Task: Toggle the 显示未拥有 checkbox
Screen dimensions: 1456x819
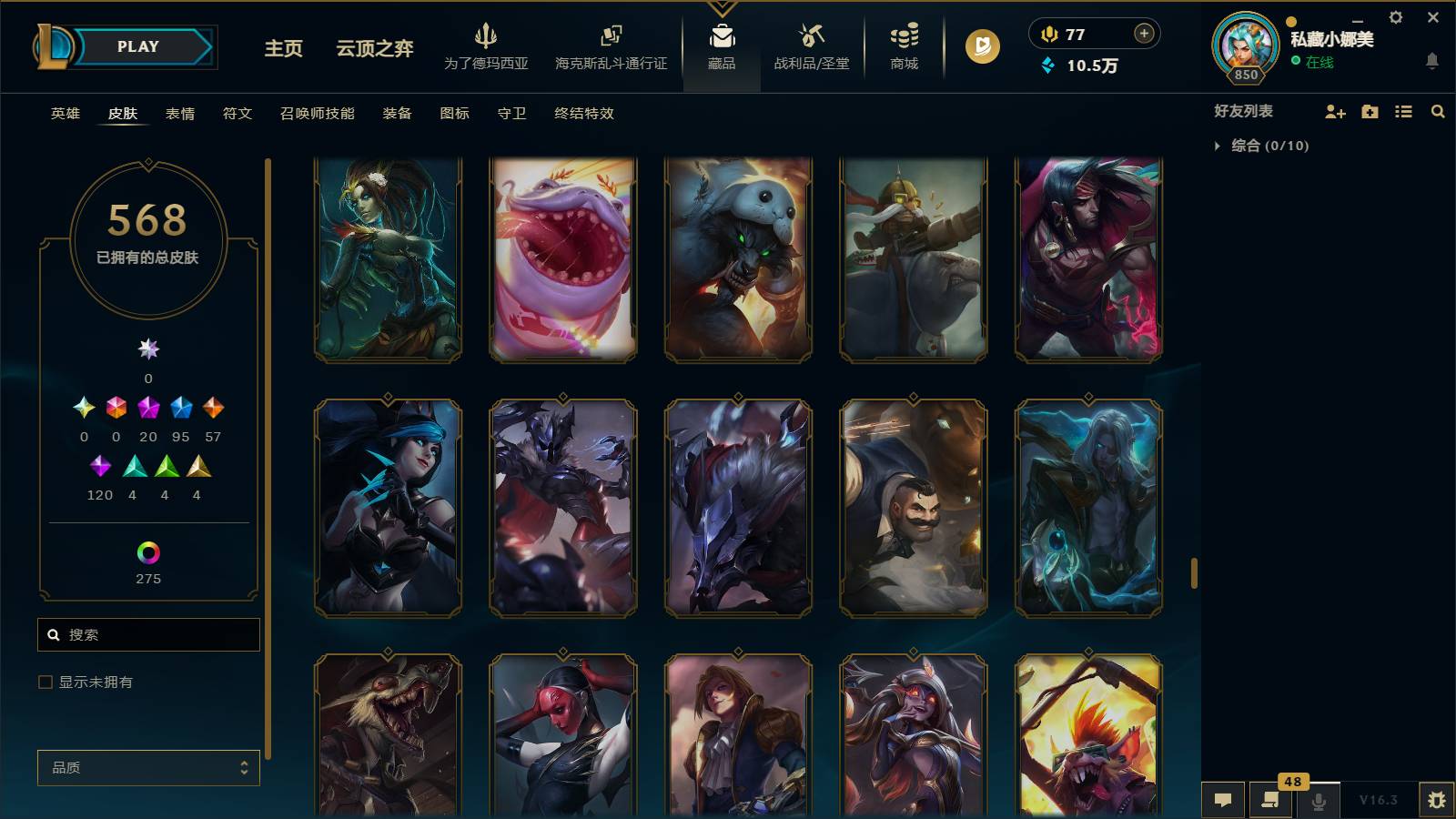Action: click(x=43, y=681)
